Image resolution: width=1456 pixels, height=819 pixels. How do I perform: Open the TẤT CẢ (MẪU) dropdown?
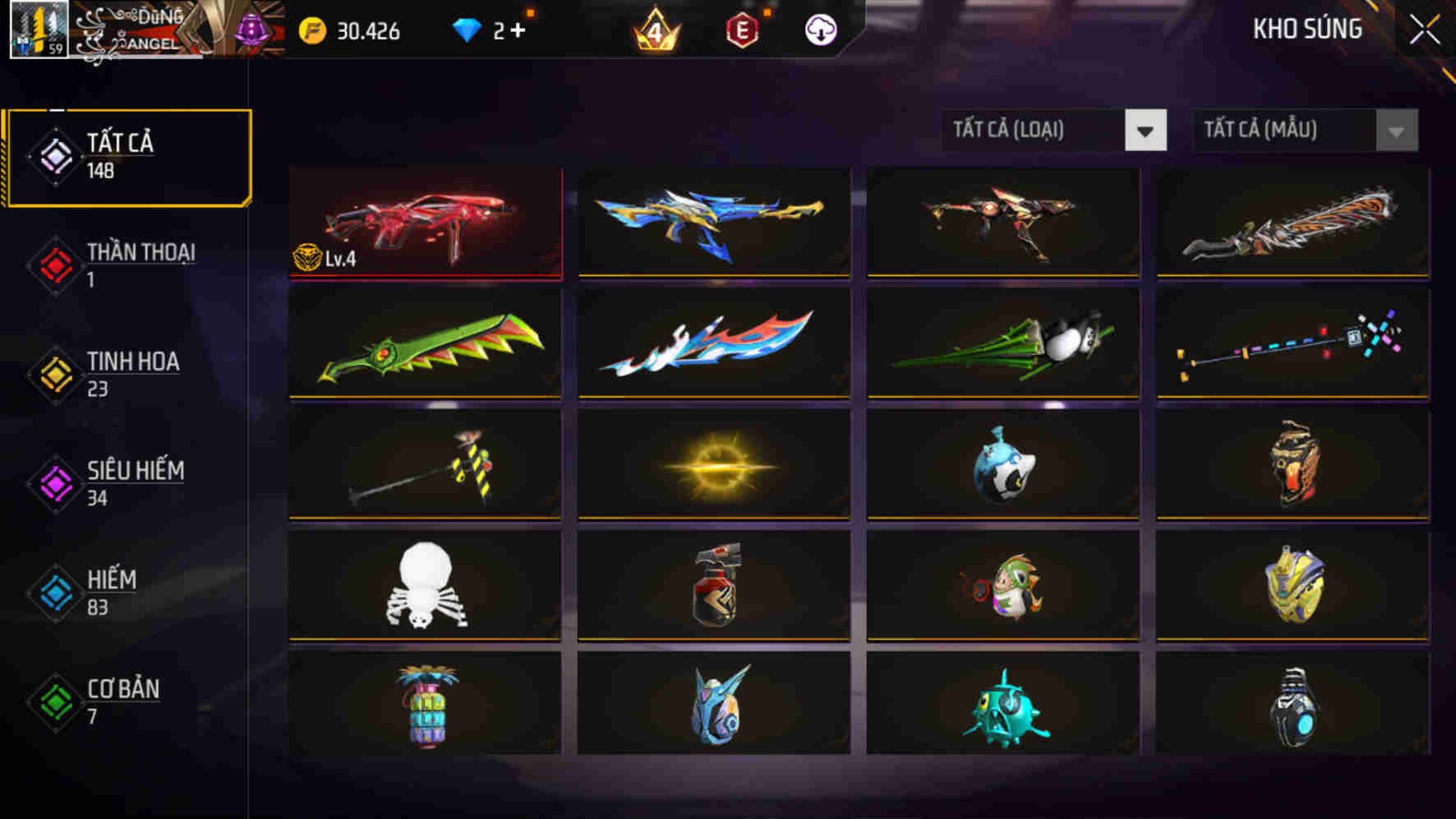(x=1282, y=130)
